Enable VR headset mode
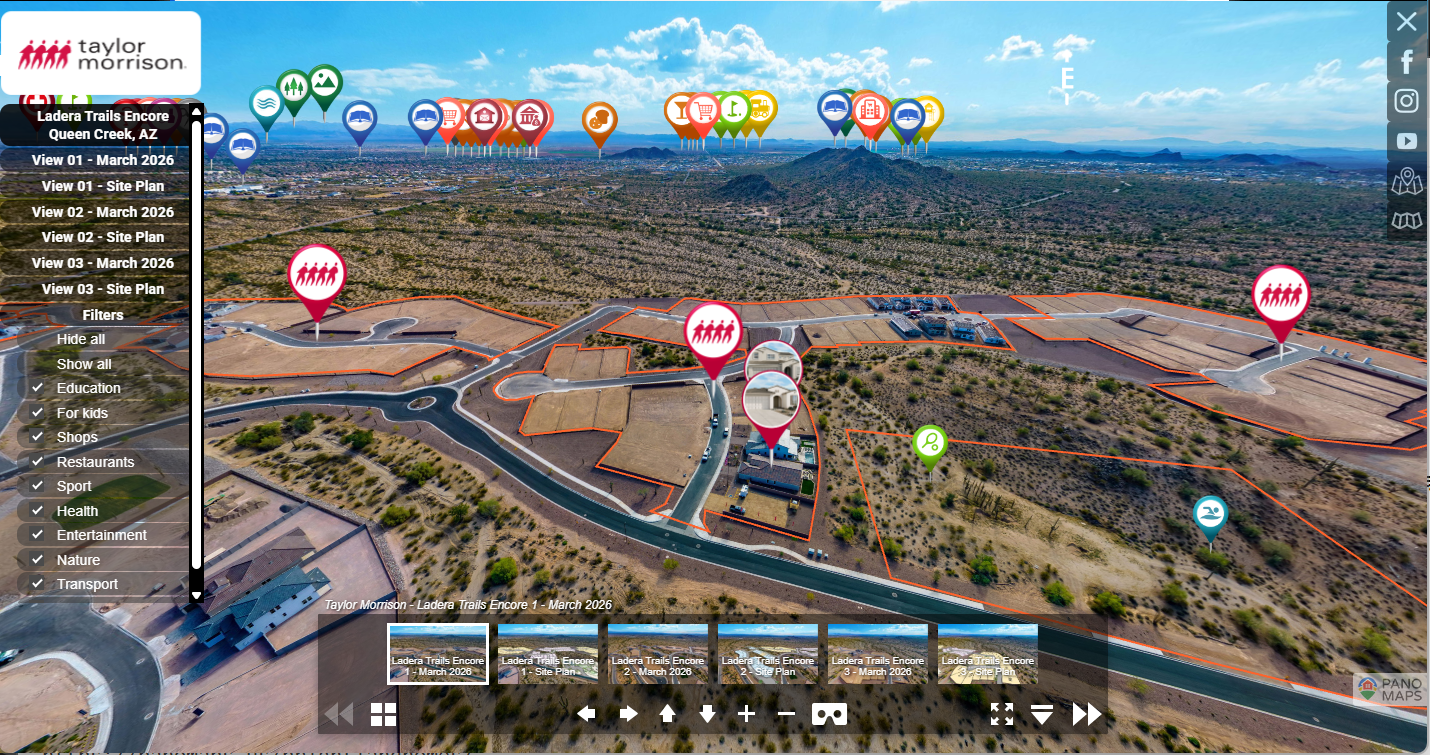Screen dimensions: 1430x755 point(829,714)
